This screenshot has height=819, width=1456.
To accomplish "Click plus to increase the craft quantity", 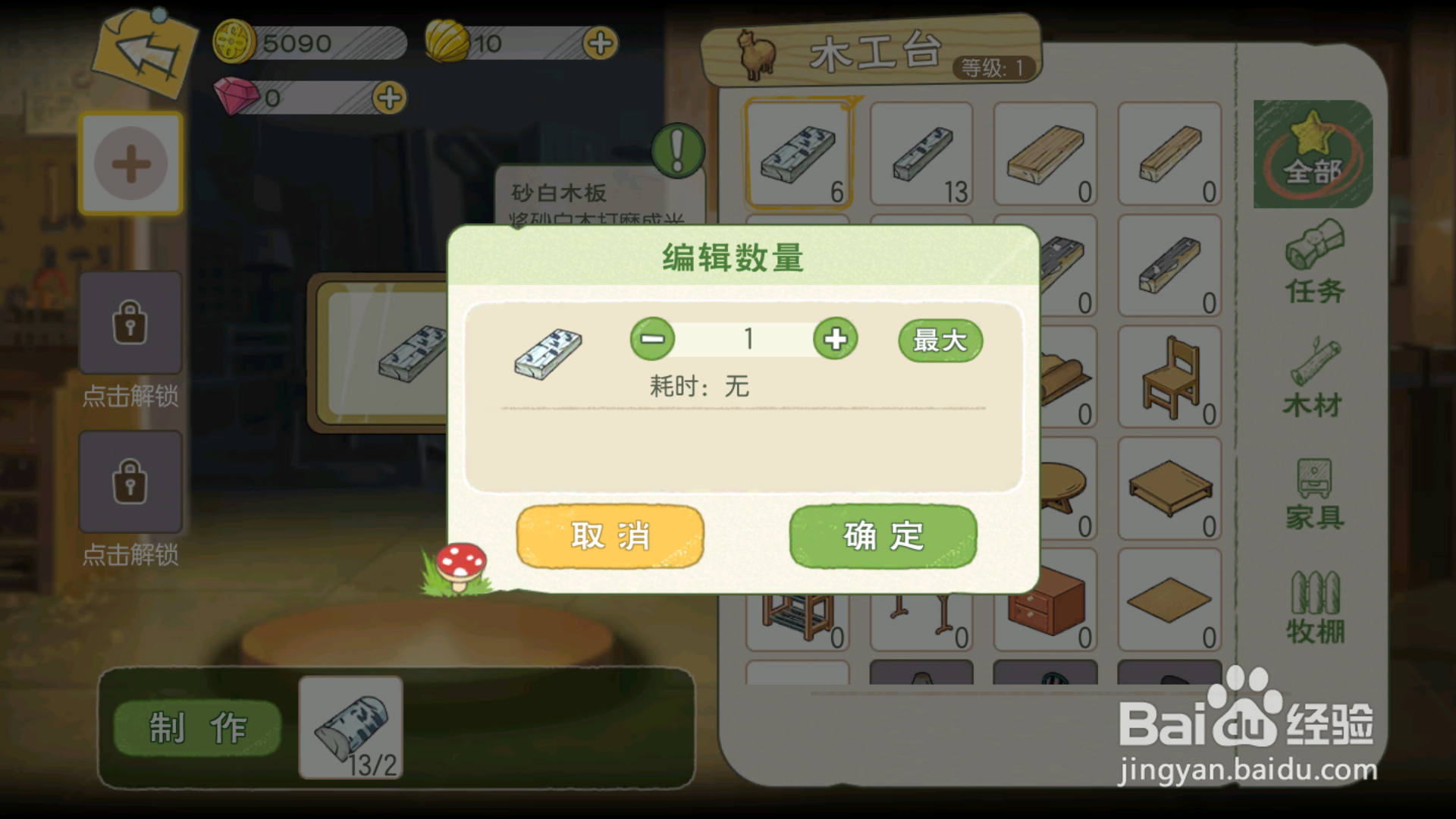I will coord(834,340).
